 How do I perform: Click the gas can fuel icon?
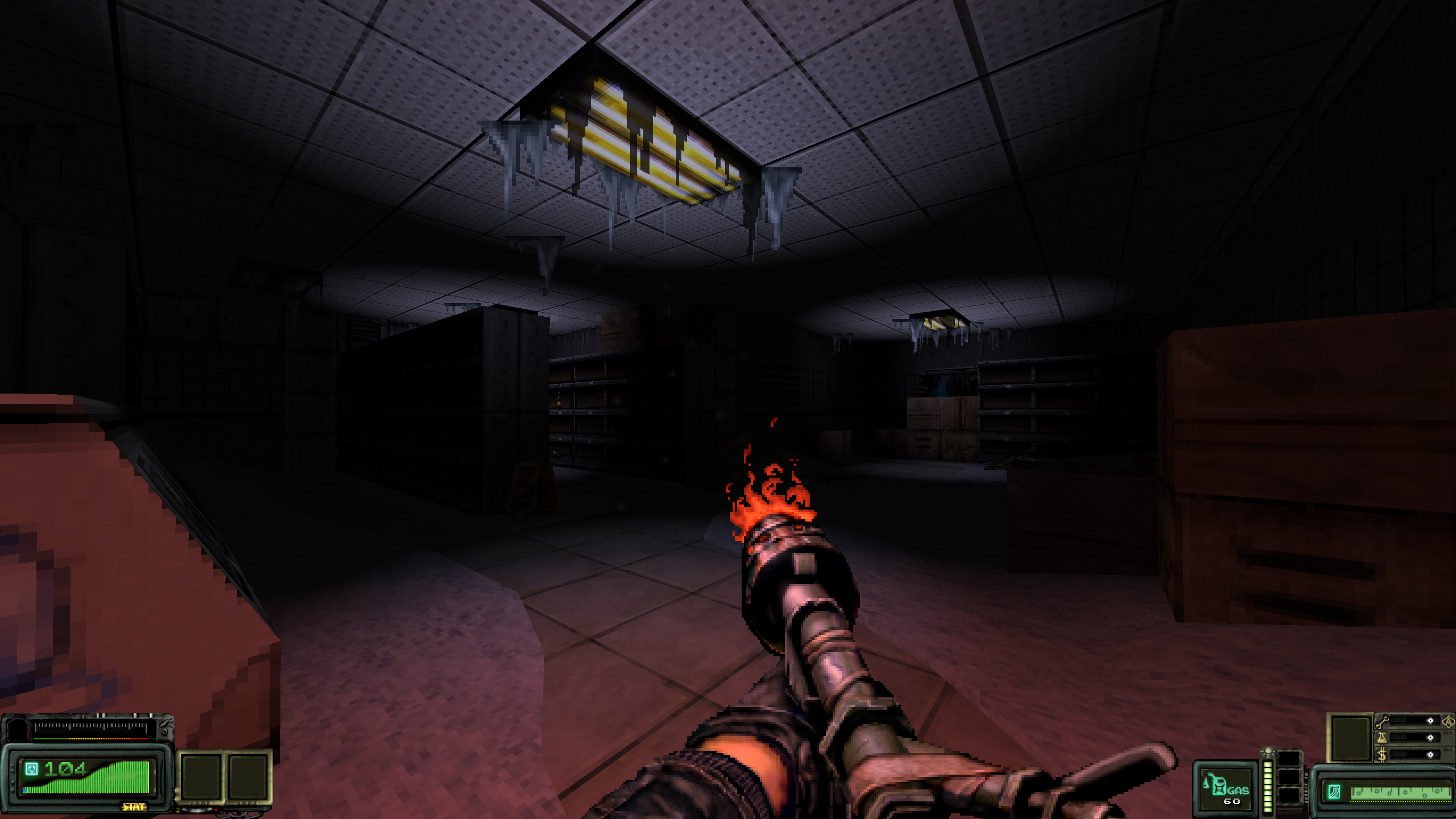(1220, 784)
